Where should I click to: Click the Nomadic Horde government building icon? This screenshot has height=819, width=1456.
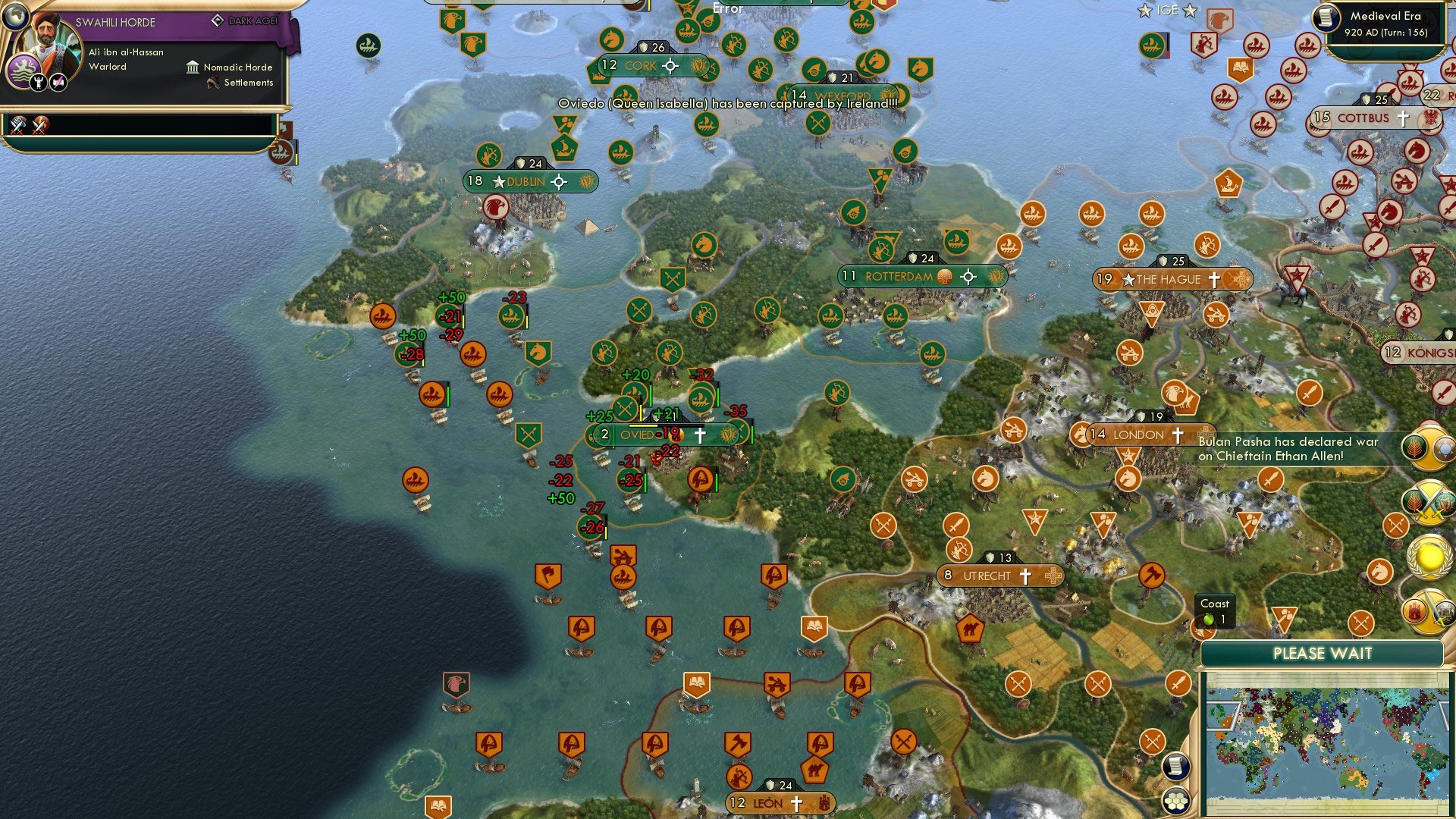pos(192,67)
